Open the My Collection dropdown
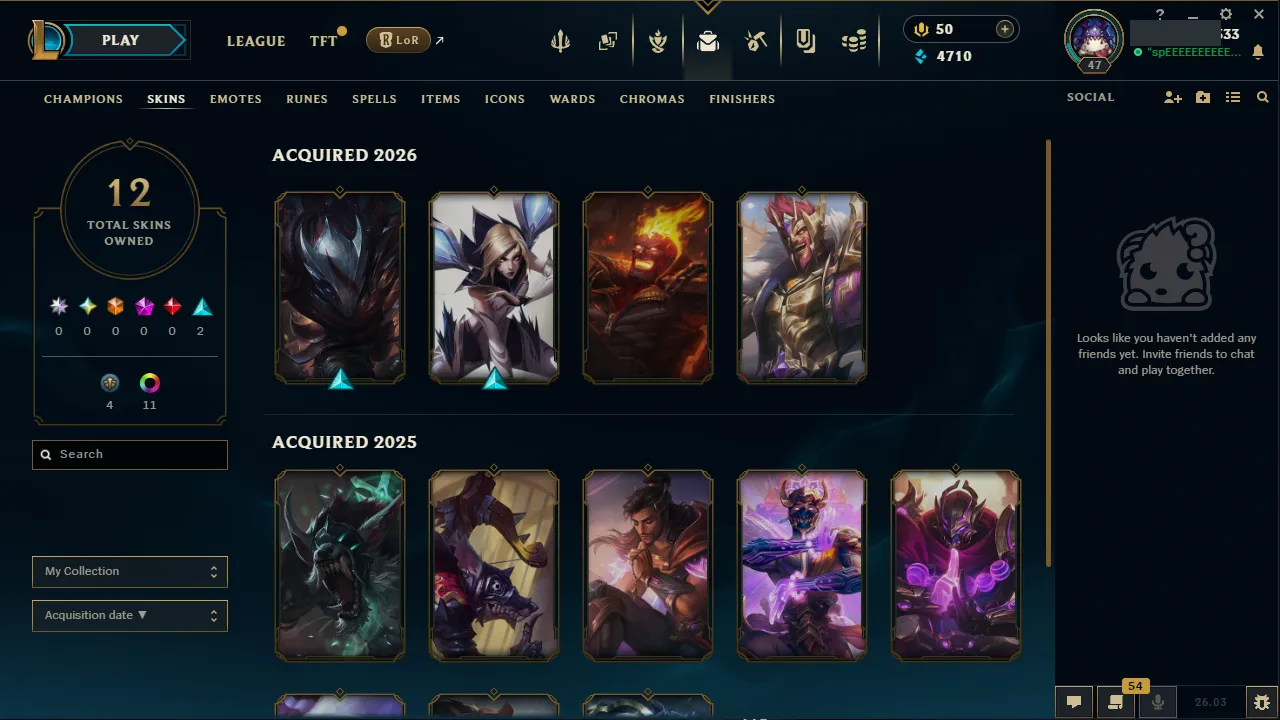 (129, 572)
